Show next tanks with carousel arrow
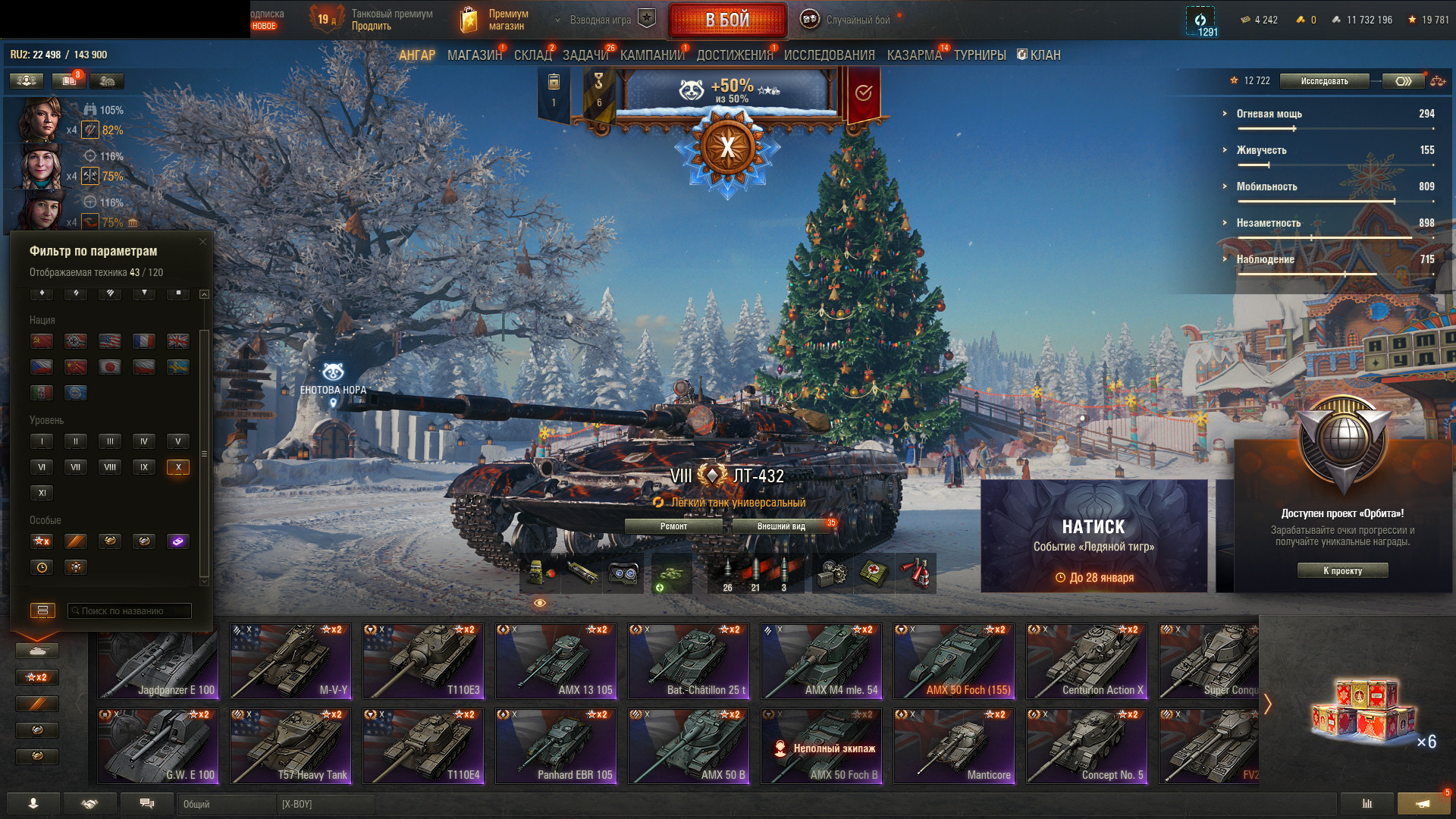This screenshot has width=1456, height=819. [1268, 704]
